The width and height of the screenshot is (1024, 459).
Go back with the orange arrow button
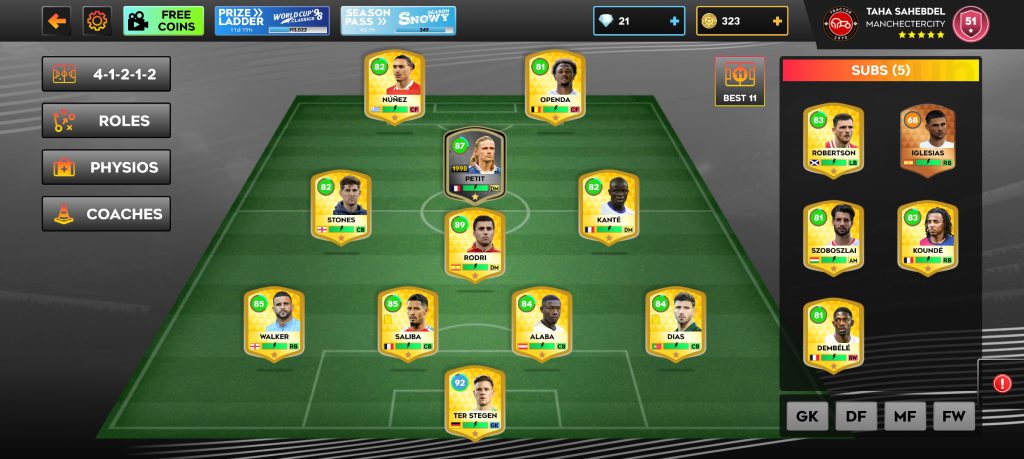click(56, 21)
